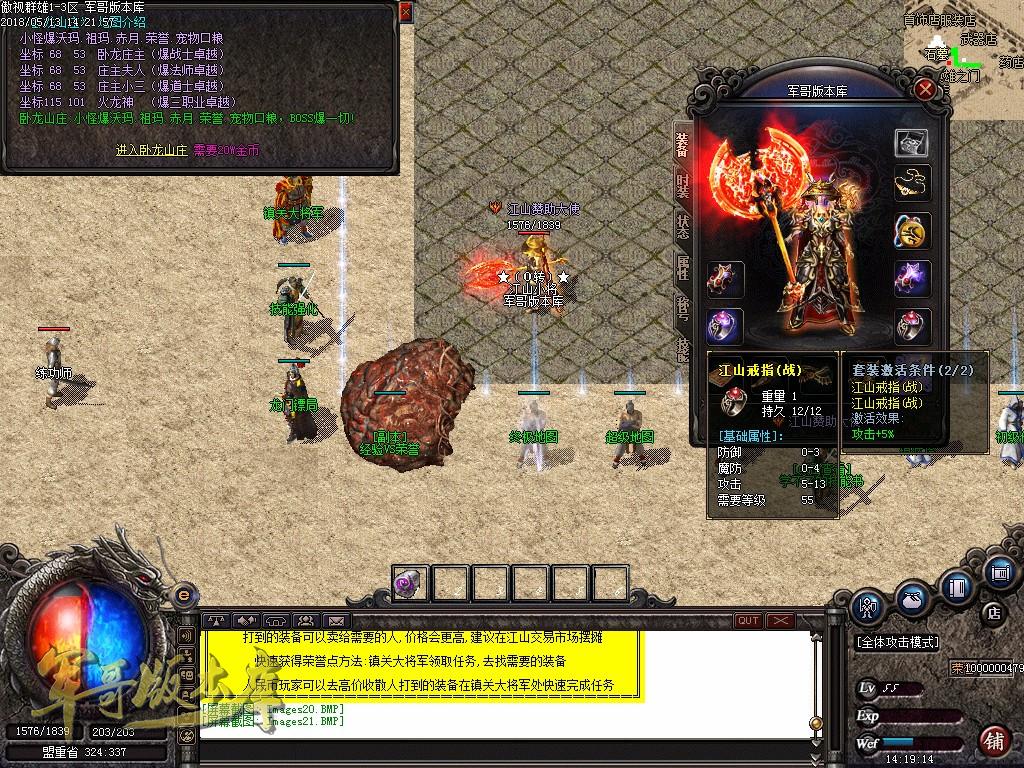This screenshot has height=768, width=1024.
Task: Click the quick-bar slot holding the purple item
Action: tap(410, 583)
